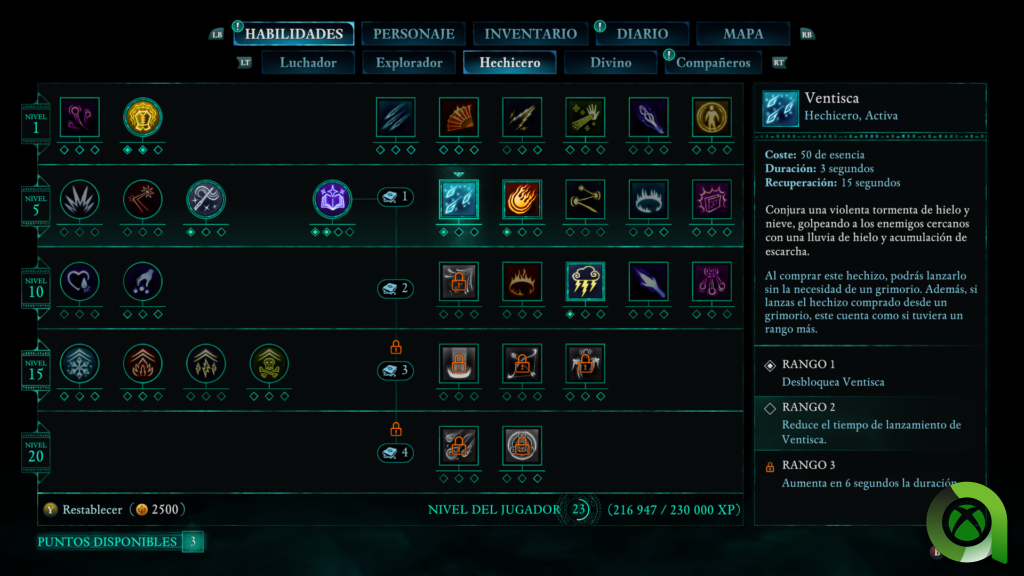Open the Divino skill tree

610,63
